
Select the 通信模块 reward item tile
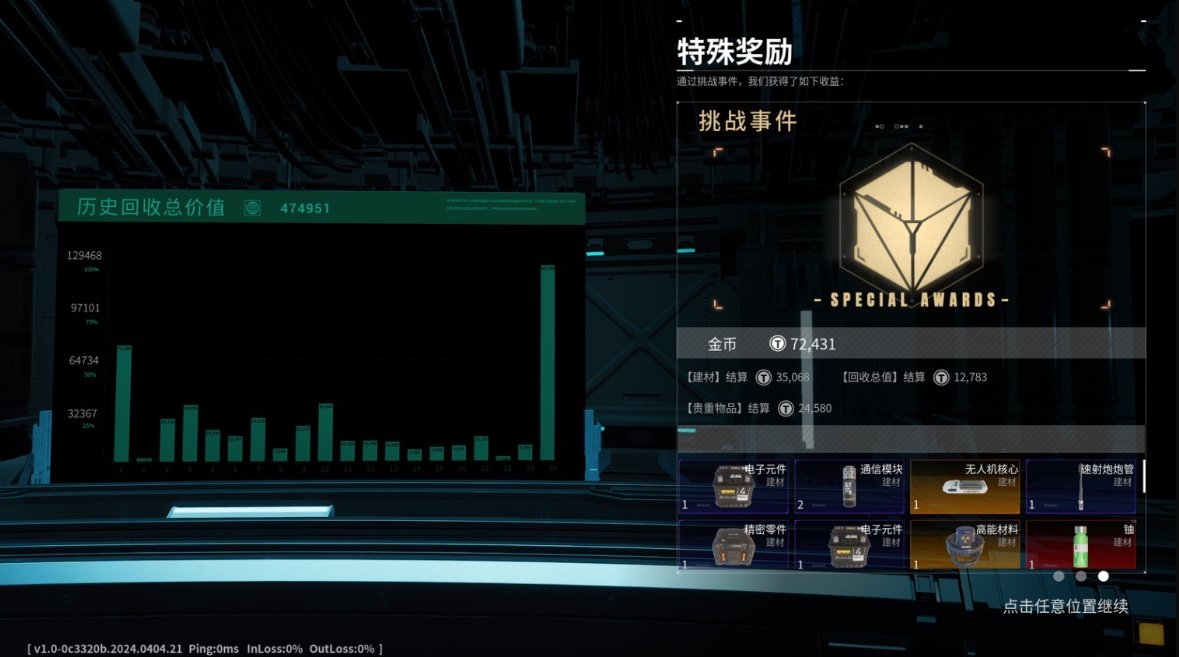coord(849,486)
